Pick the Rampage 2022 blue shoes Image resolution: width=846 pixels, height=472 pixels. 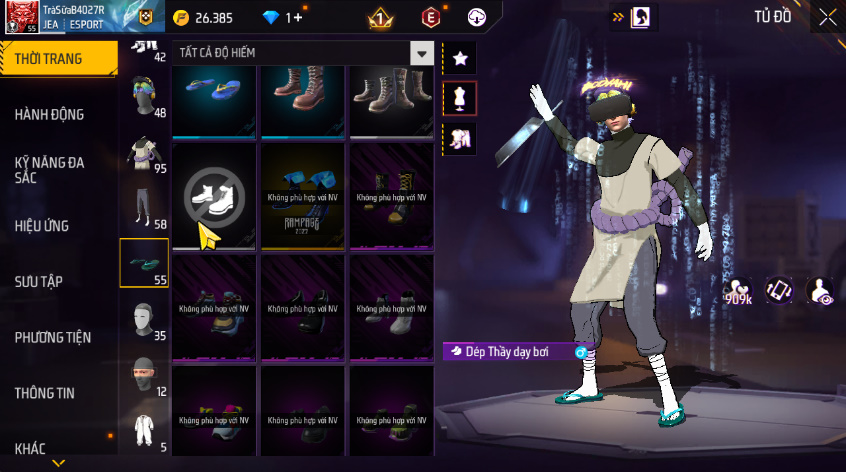303,194
